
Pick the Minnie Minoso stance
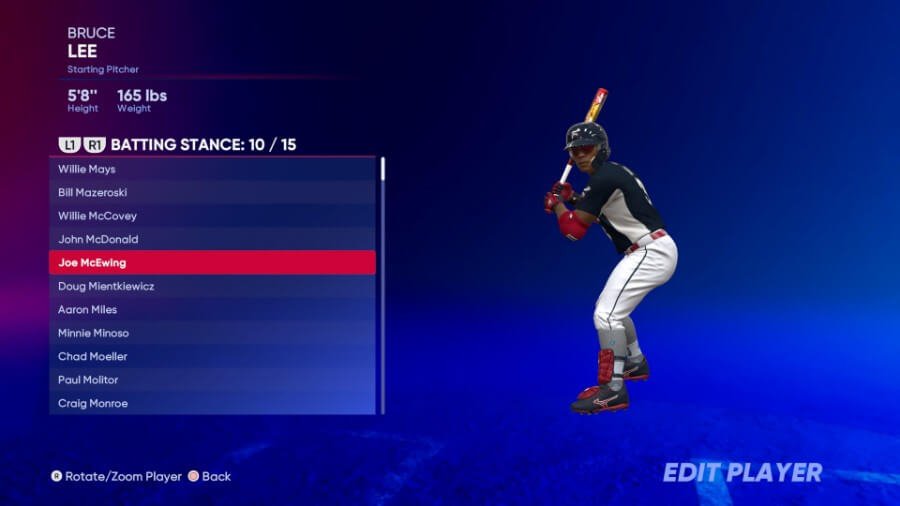[x=212, y=333]
